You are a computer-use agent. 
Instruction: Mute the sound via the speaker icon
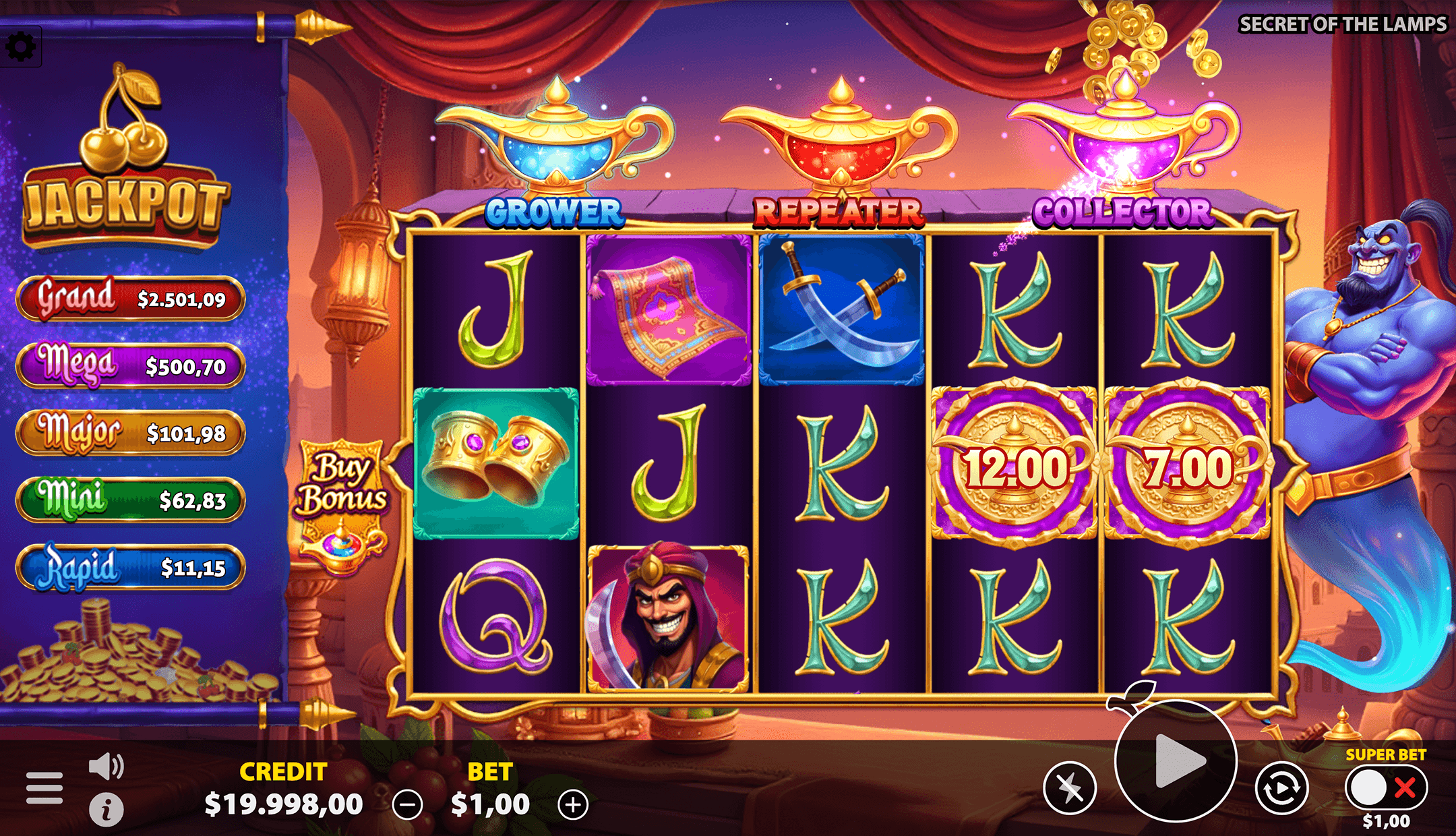coord(107,767)
